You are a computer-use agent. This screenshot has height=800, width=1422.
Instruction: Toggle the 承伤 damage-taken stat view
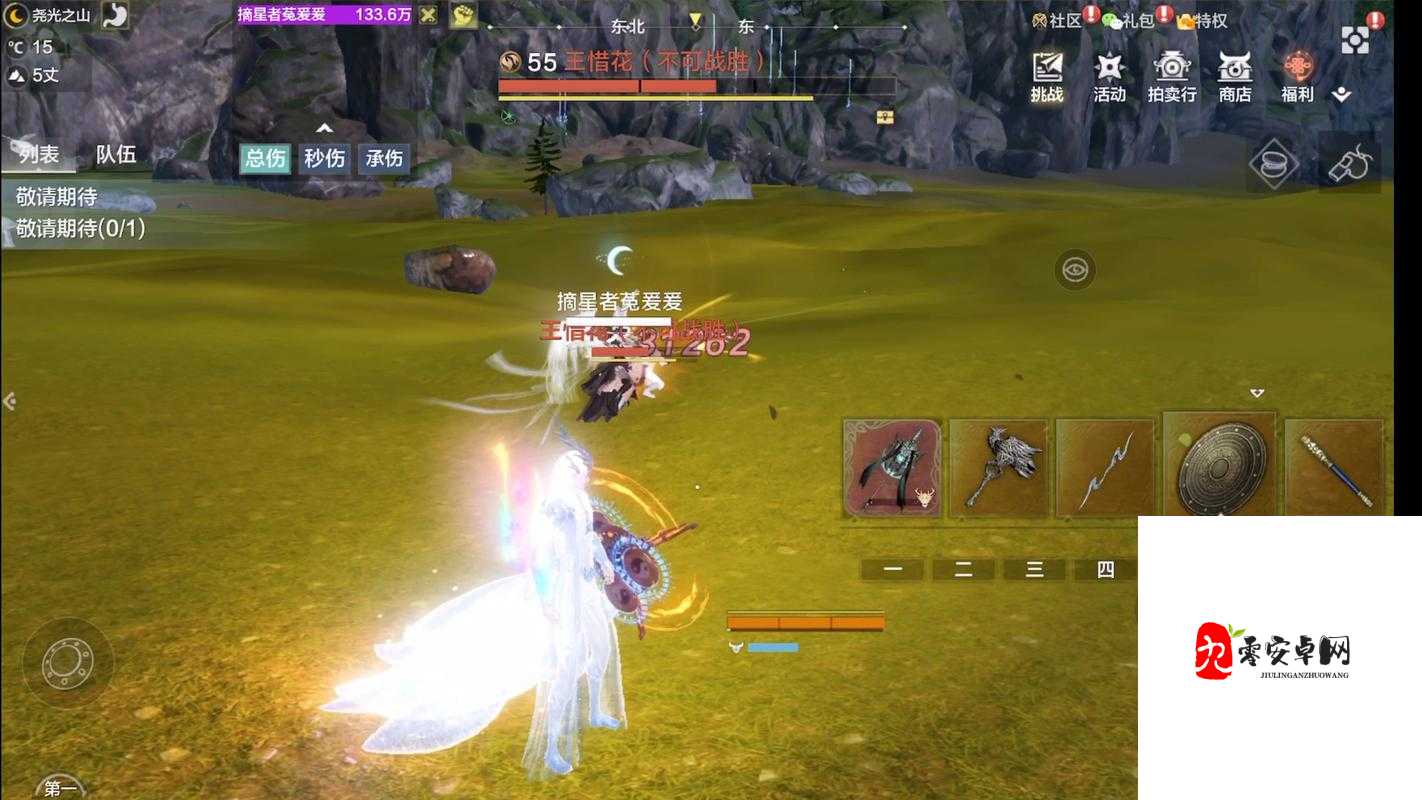pos(383,158)
